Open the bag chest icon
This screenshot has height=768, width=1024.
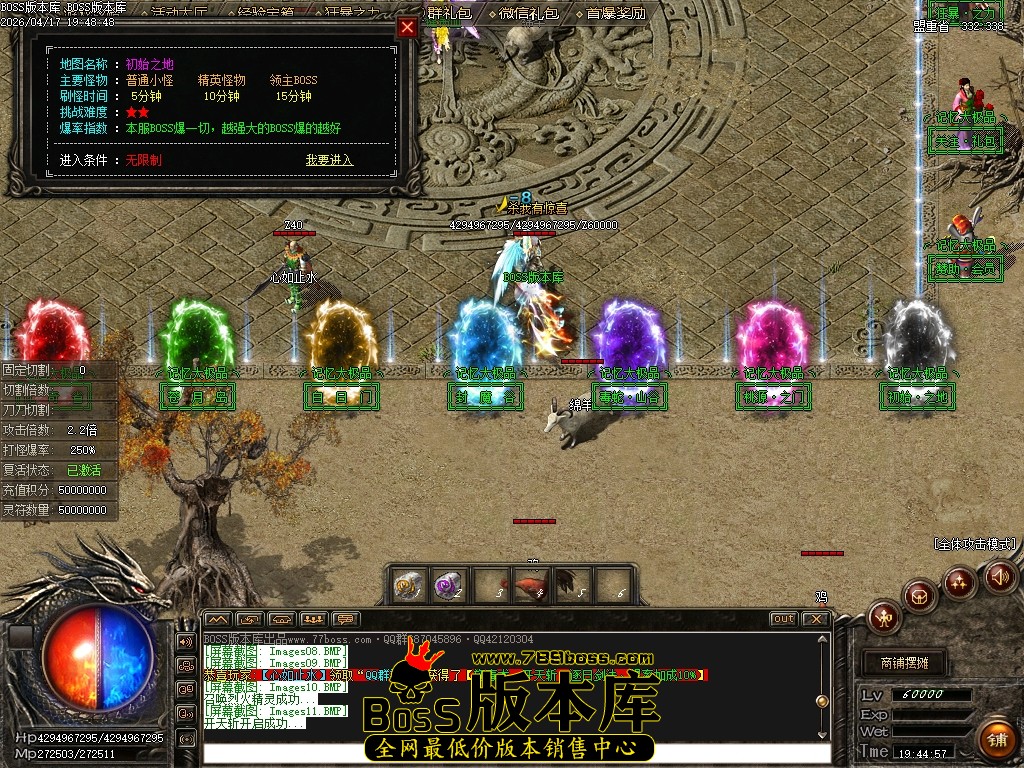click(920, 597)
